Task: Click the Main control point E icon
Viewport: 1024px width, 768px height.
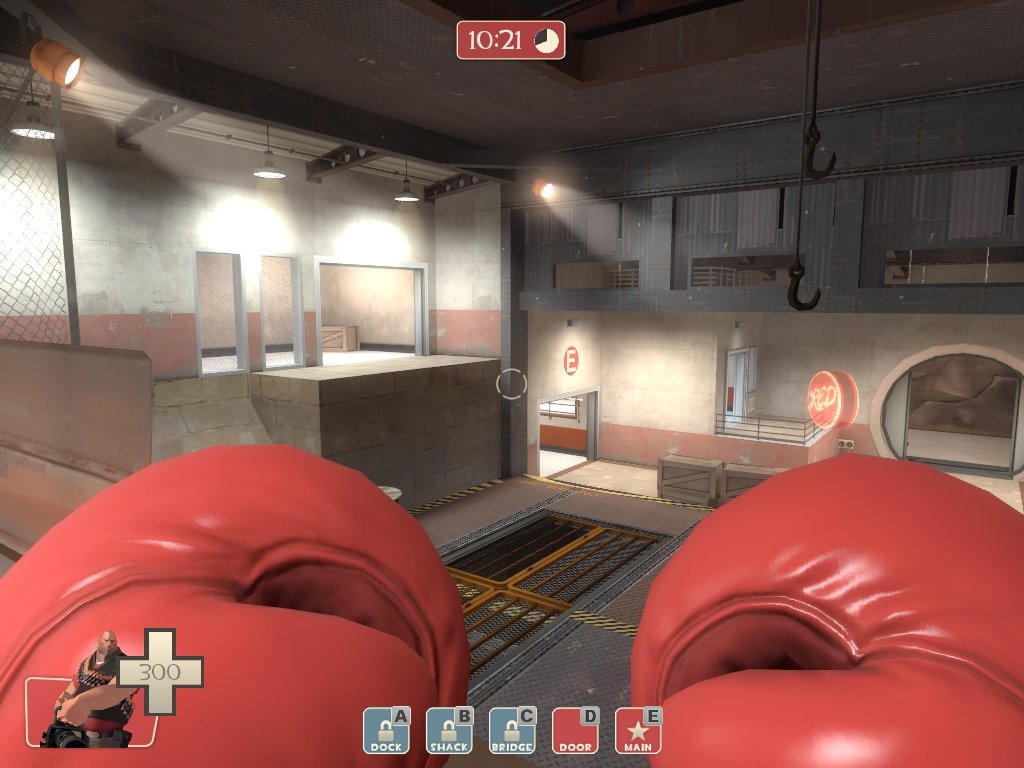Action: tap(638, 731)
